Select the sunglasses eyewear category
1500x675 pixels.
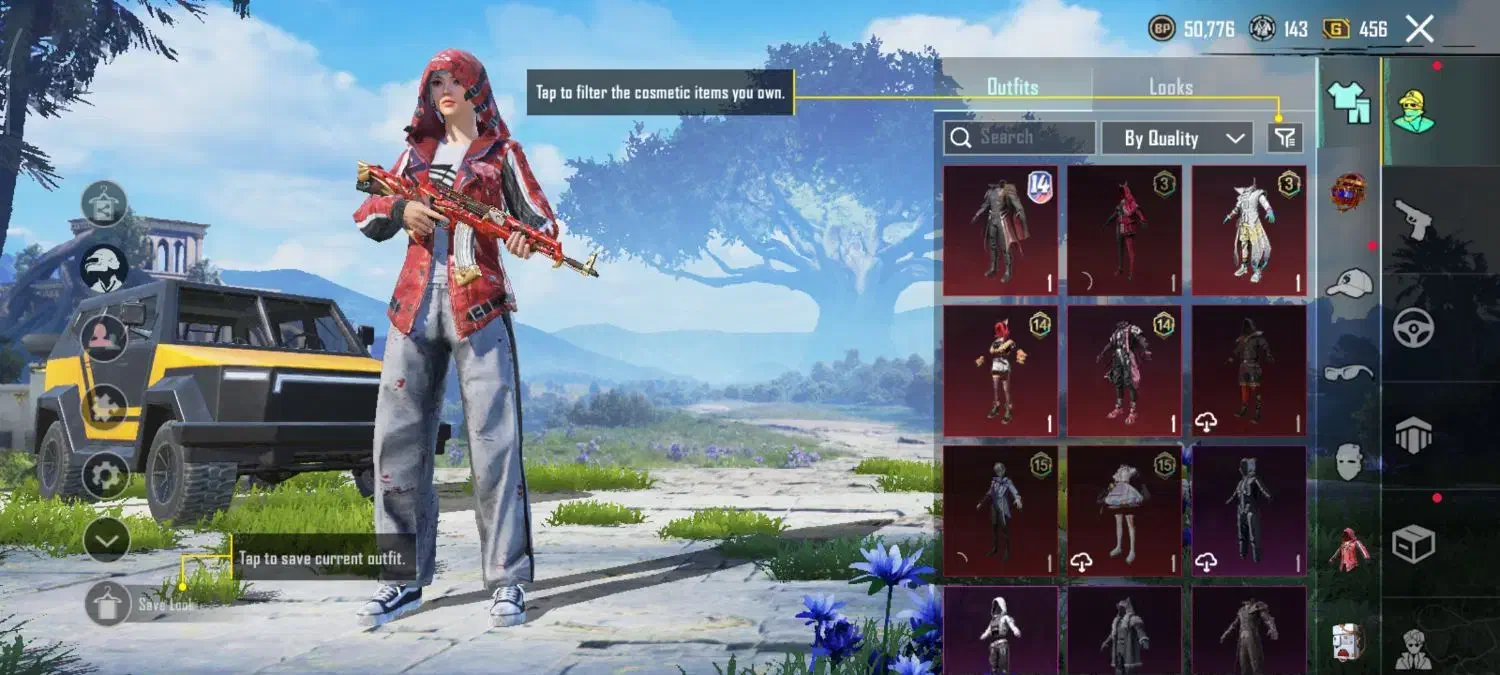(x=1349, y=372)
